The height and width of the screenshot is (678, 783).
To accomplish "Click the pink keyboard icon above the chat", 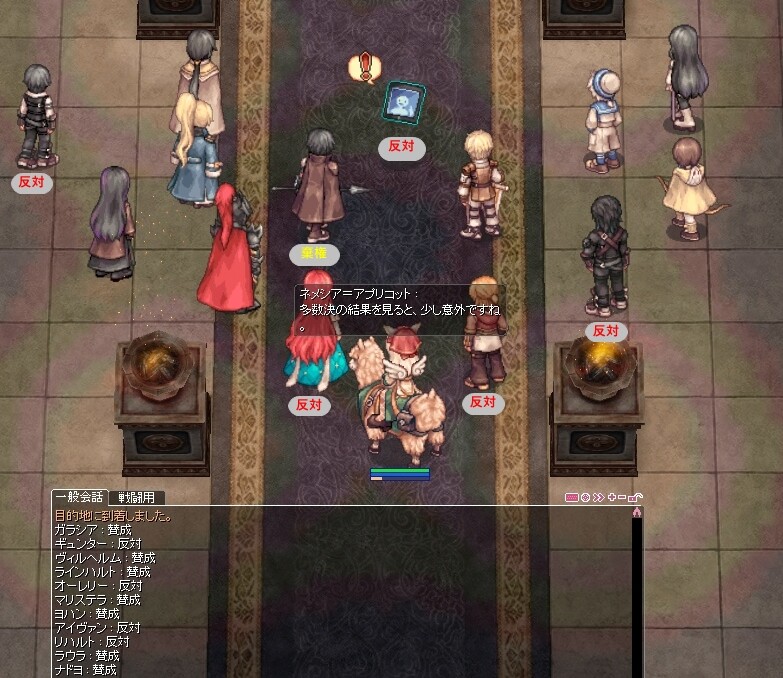I will pyautogui.click(x=572, y=497).
